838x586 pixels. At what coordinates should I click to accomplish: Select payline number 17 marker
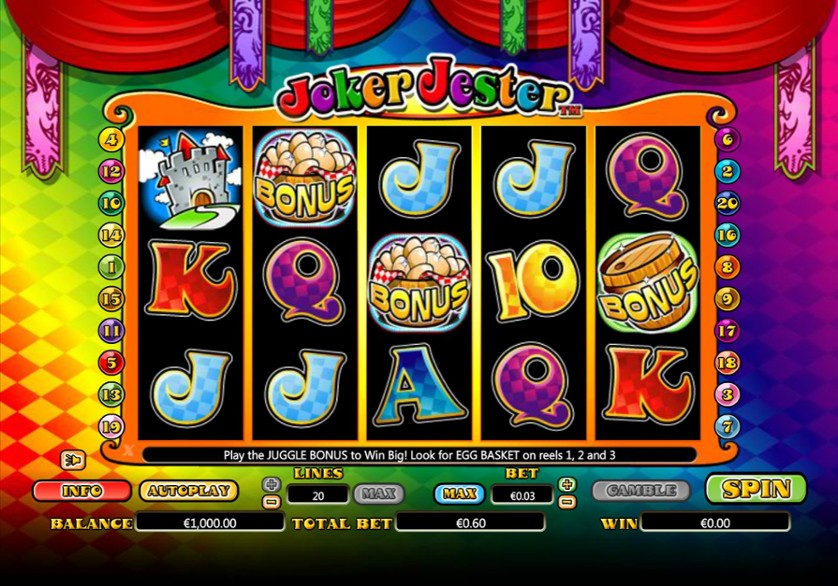(727, 331)
